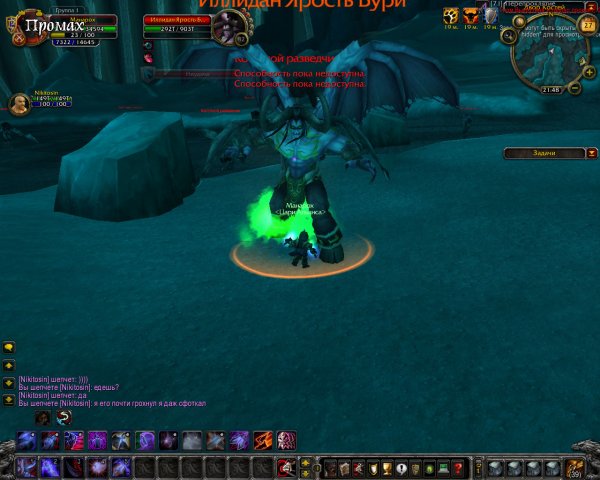Open the quest log exclamation mark button
Image resolution: width=600 pixels, height=480 pixels.
click(x=401, y=467)
